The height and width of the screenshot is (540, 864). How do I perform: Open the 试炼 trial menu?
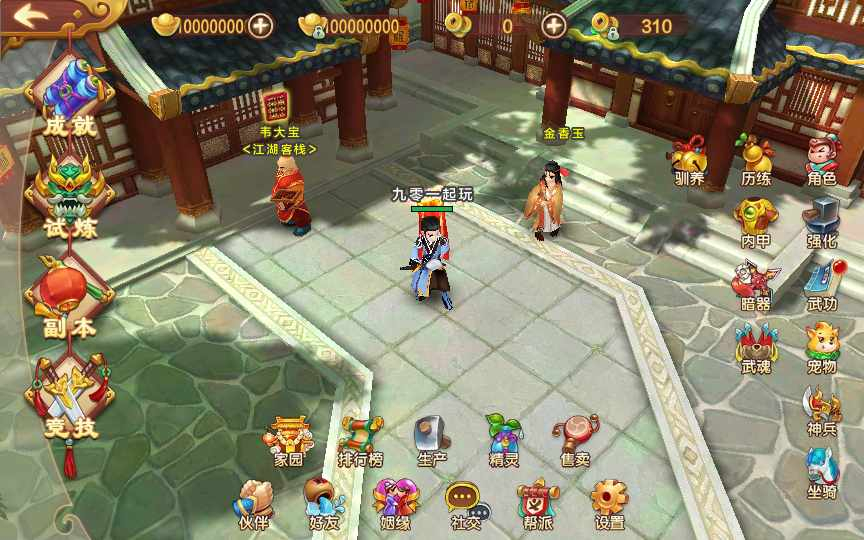(x=68, y=195)
